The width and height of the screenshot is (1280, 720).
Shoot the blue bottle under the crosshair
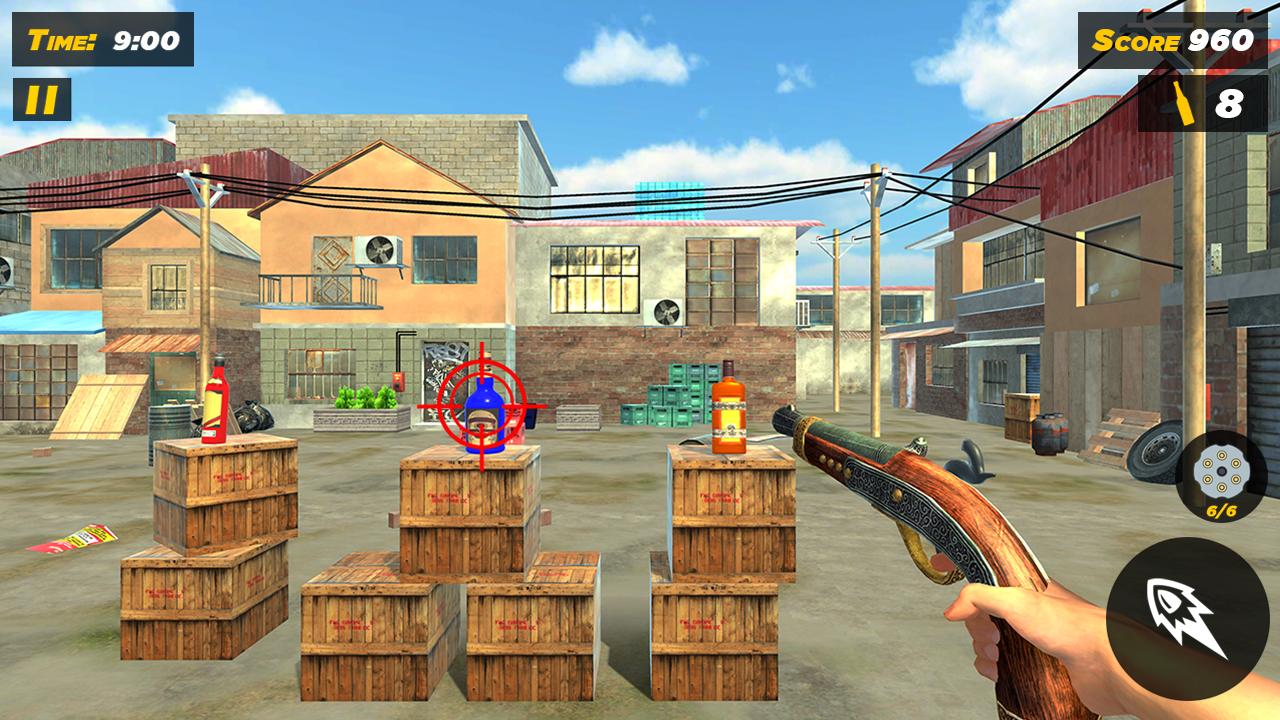pyautogui.click(x=487, y=415)
